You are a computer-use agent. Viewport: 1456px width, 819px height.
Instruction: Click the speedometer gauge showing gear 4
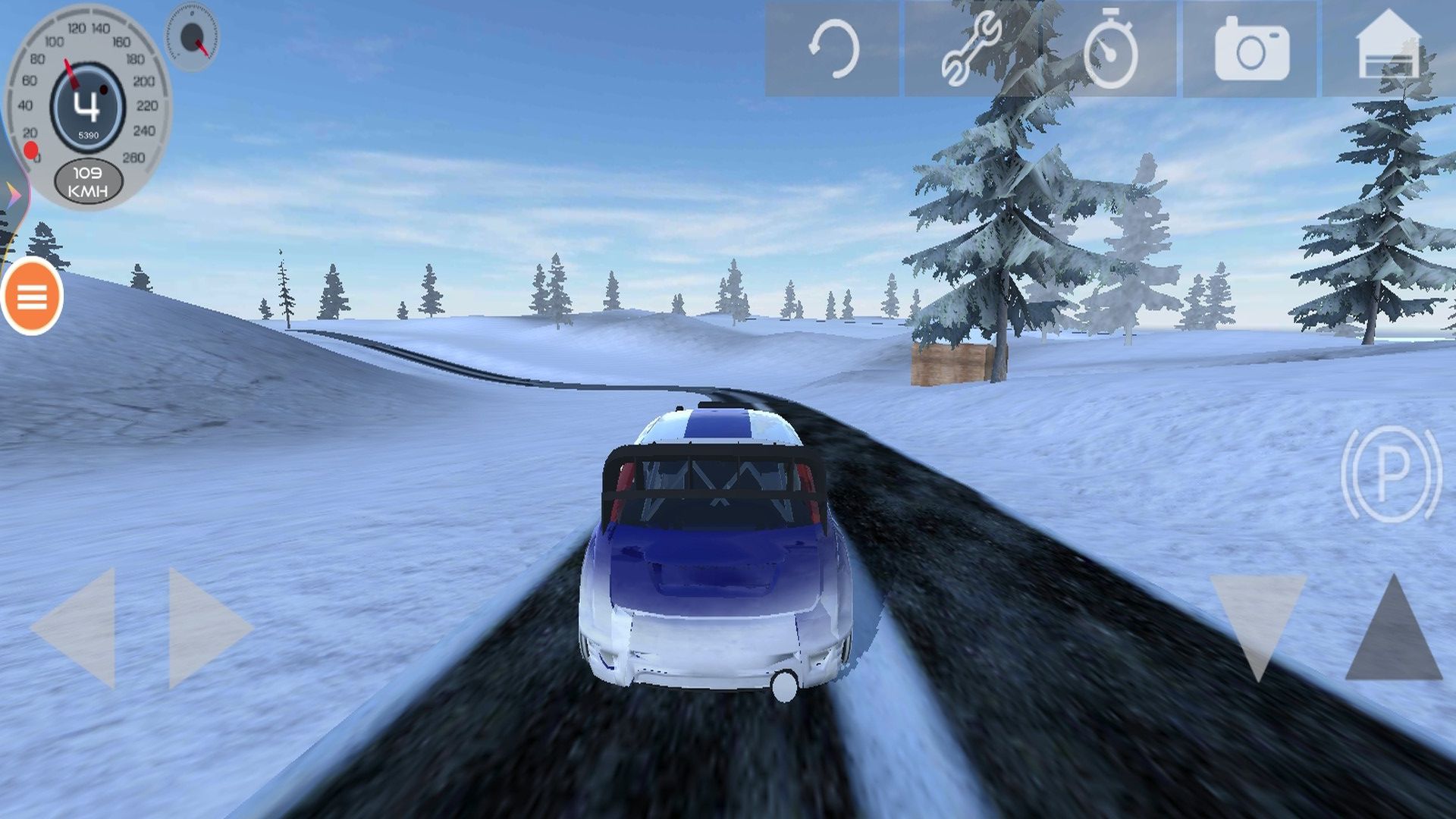pos(88,106)
